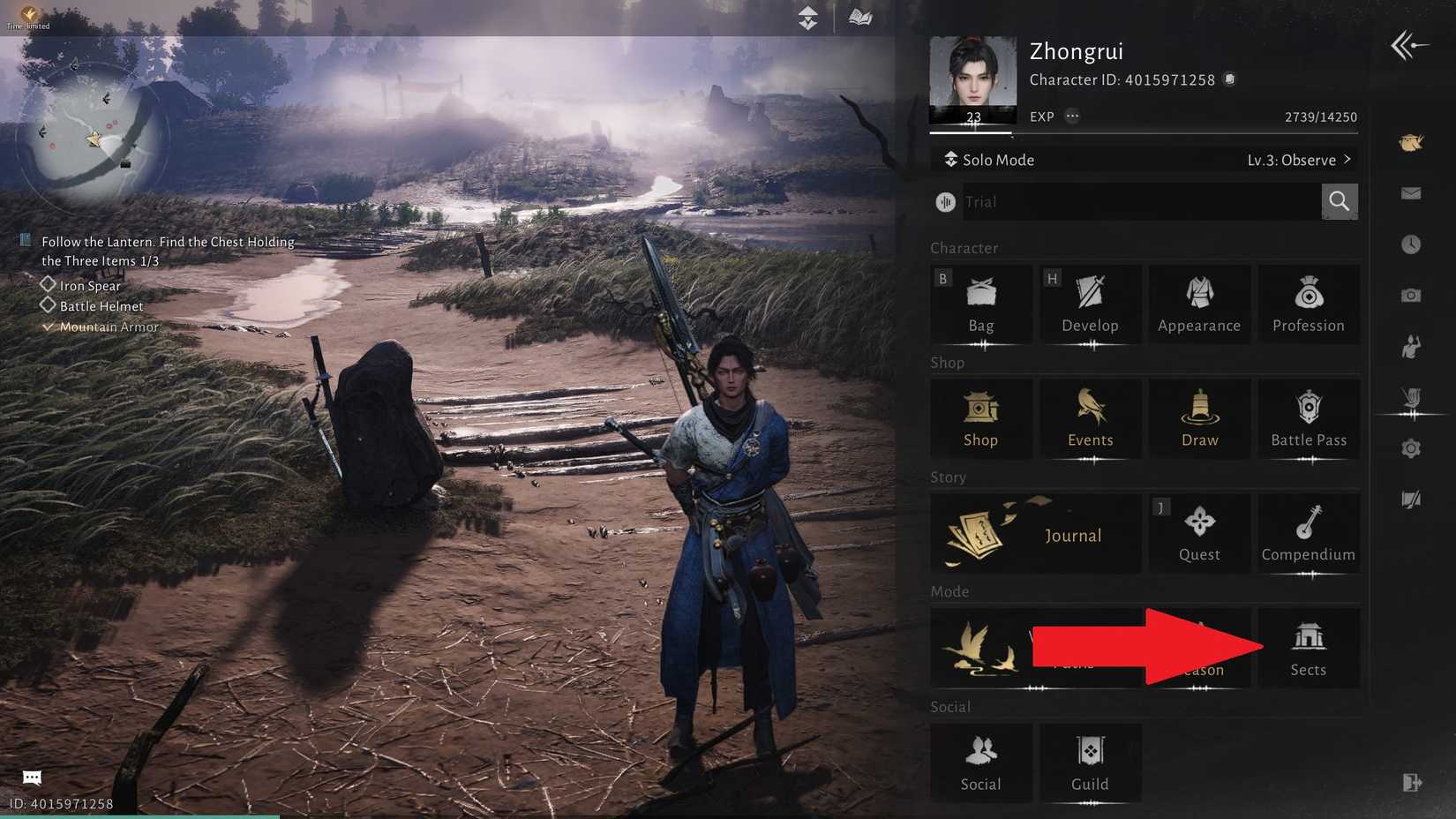Viewport: 1456px width, 819px height.
Task: Select the Sects mode
Action: click(1309, 647)
